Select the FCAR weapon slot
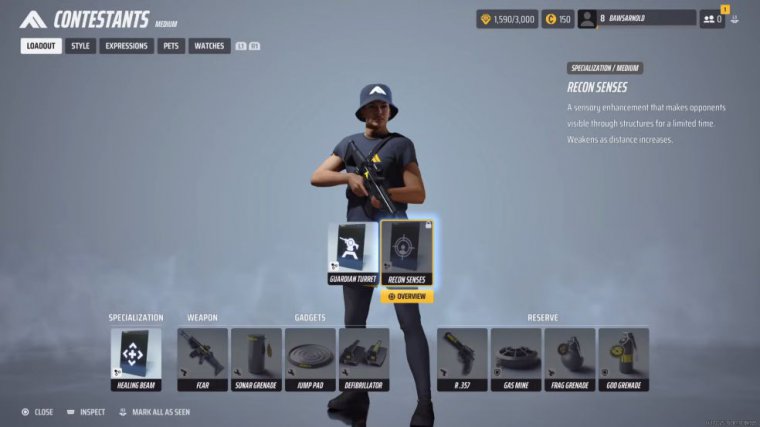The width and height of the screenshot is (760, 427). pos(202,359)
